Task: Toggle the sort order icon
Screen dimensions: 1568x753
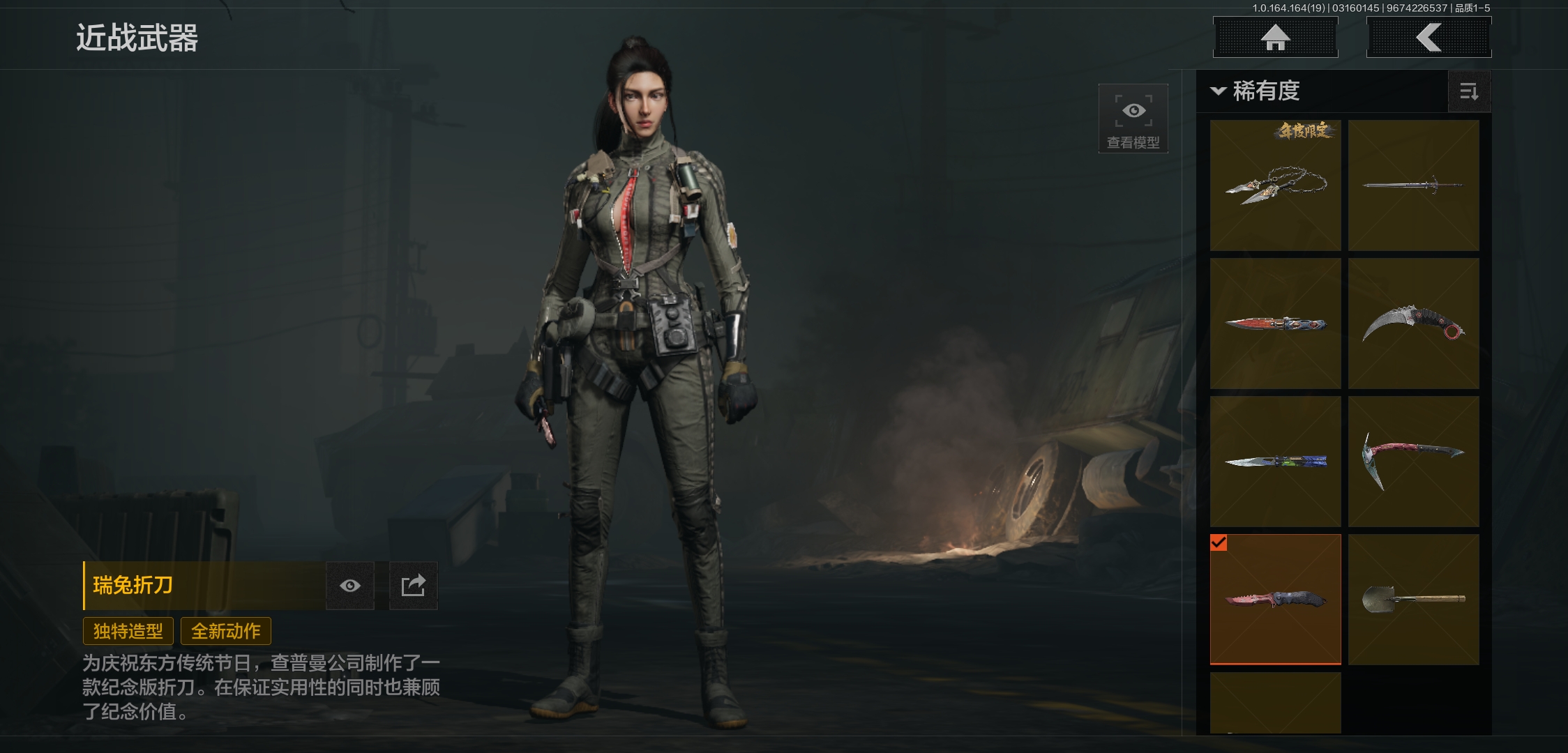Action: [1469, 91]
